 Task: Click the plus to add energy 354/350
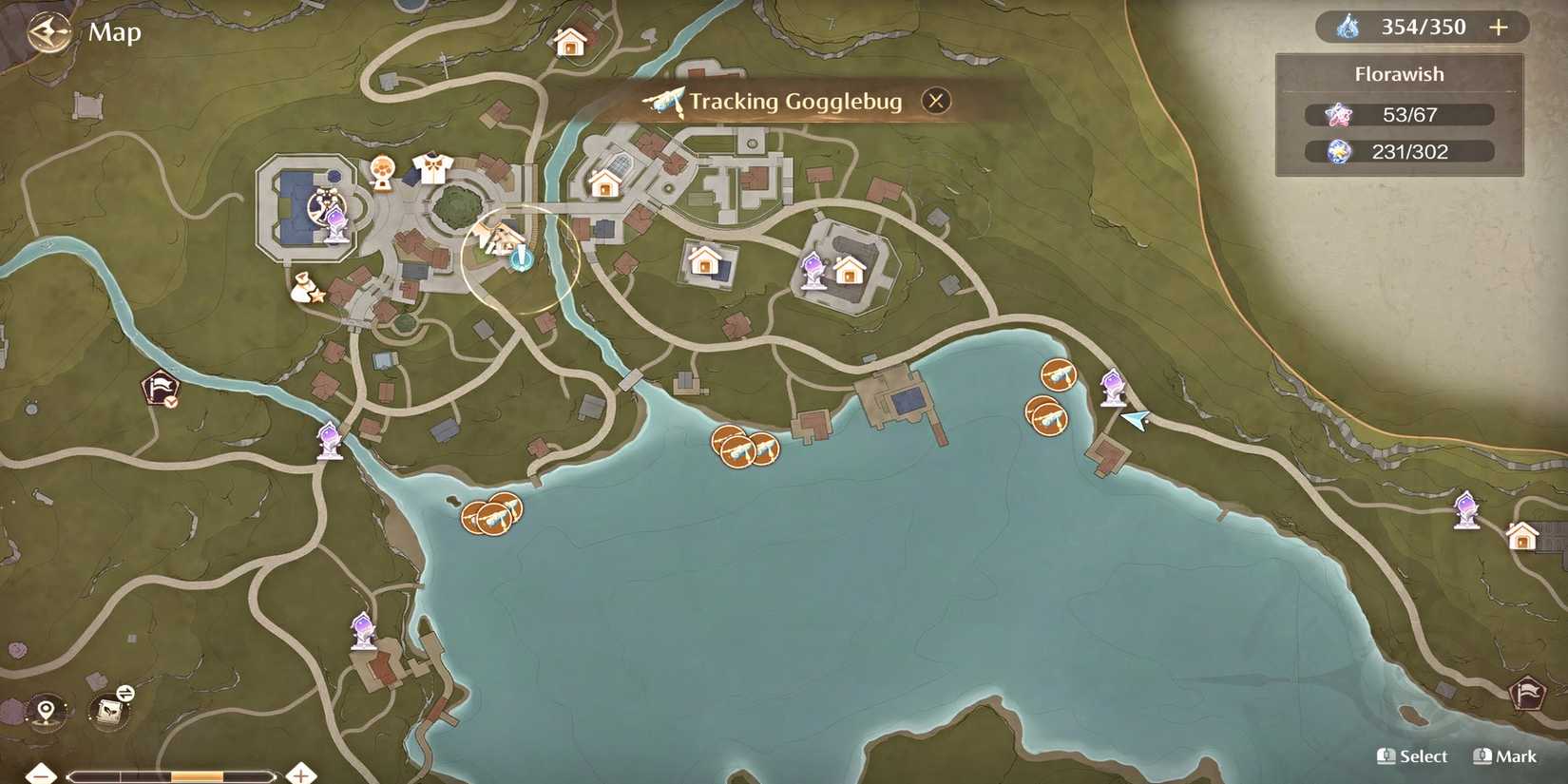click(x=1498, y=27)
